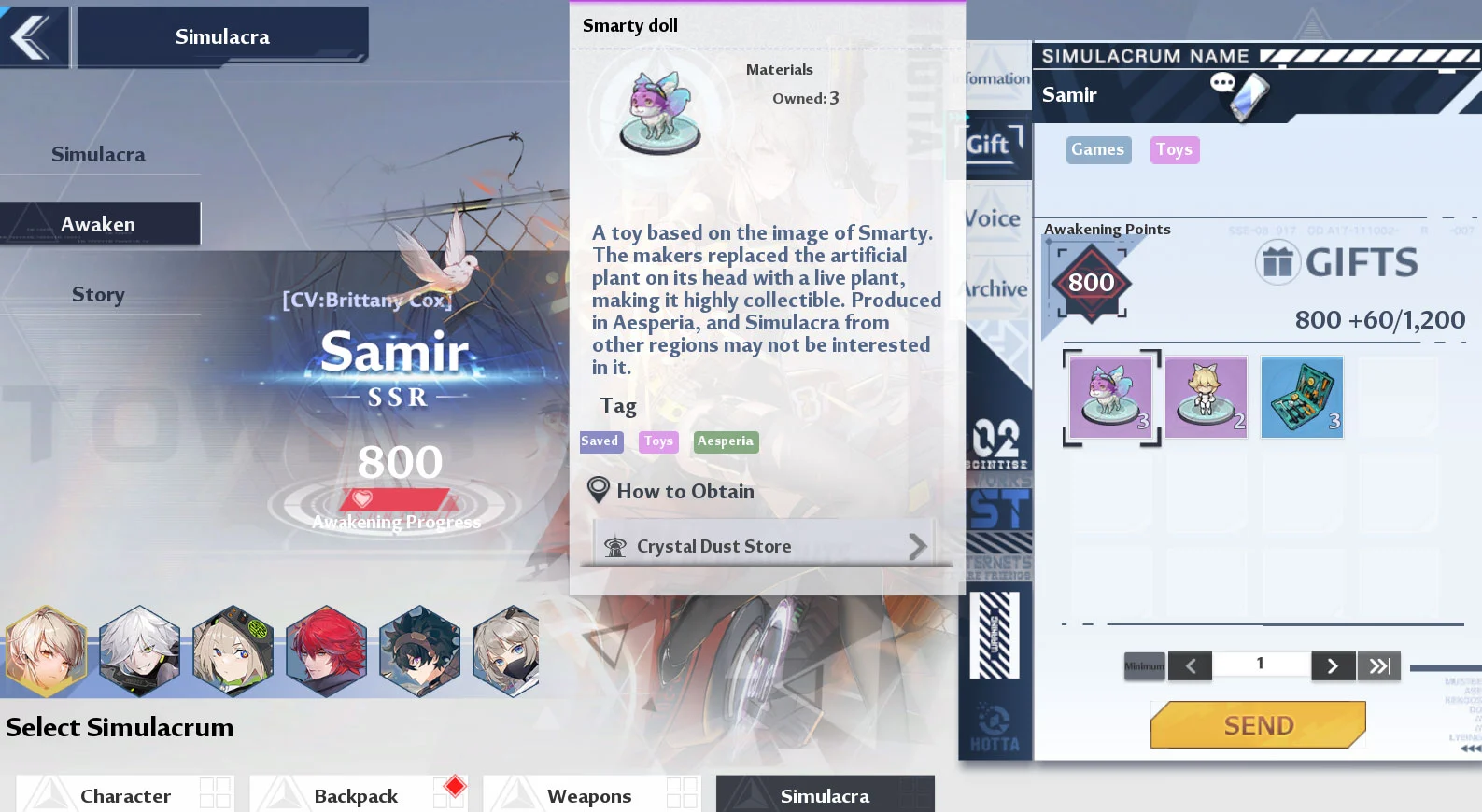Click the next page chevron arrow
The image size is (1482, 812).
pos(1334,665)
